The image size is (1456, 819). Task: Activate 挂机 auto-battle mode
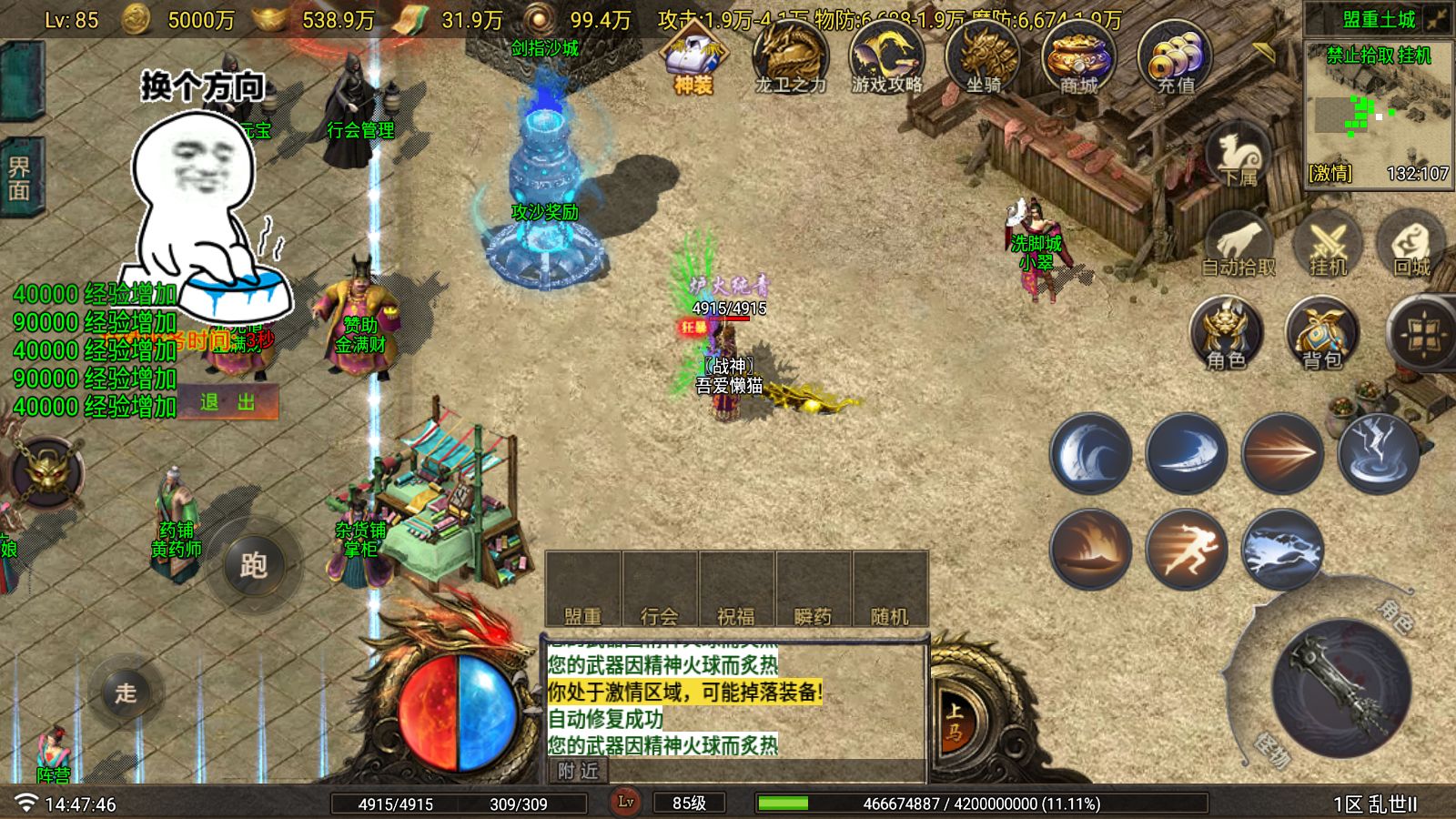[1328, 246]
